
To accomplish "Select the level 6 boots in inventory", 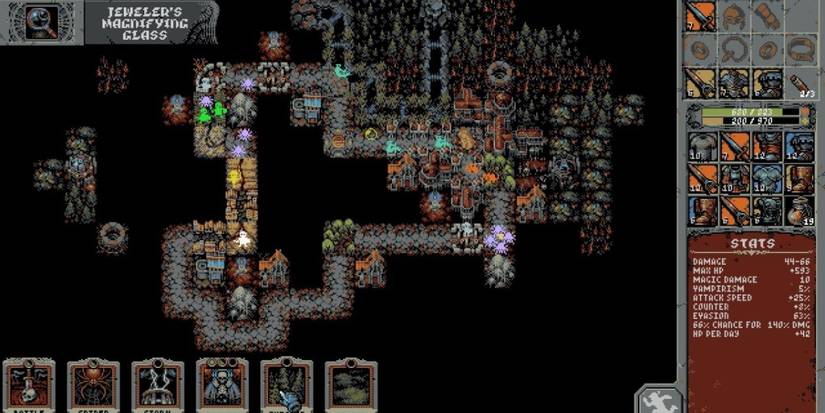I will (x=700, y=211).
